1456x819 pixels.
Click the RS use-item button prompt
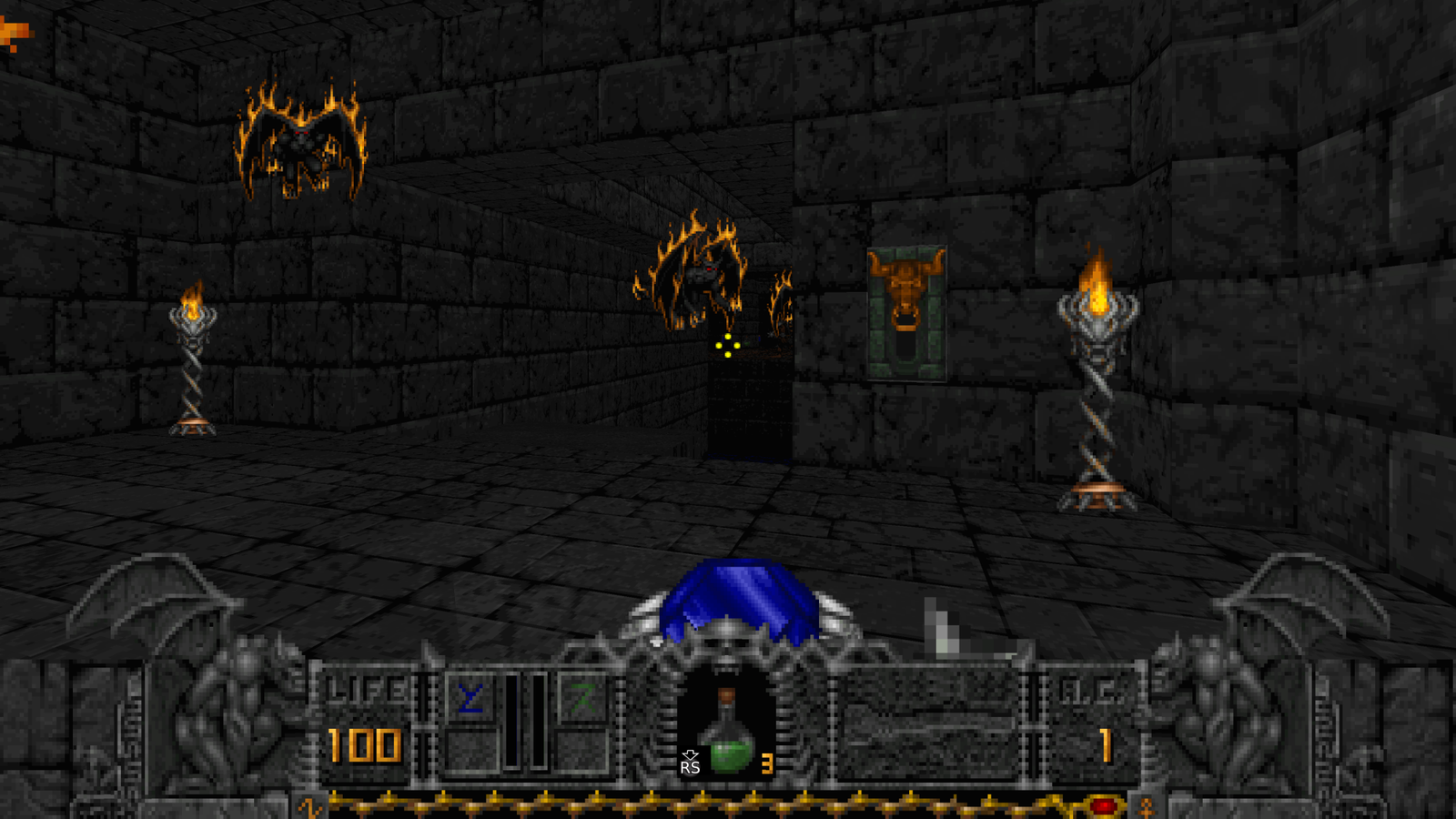(689, 769)
